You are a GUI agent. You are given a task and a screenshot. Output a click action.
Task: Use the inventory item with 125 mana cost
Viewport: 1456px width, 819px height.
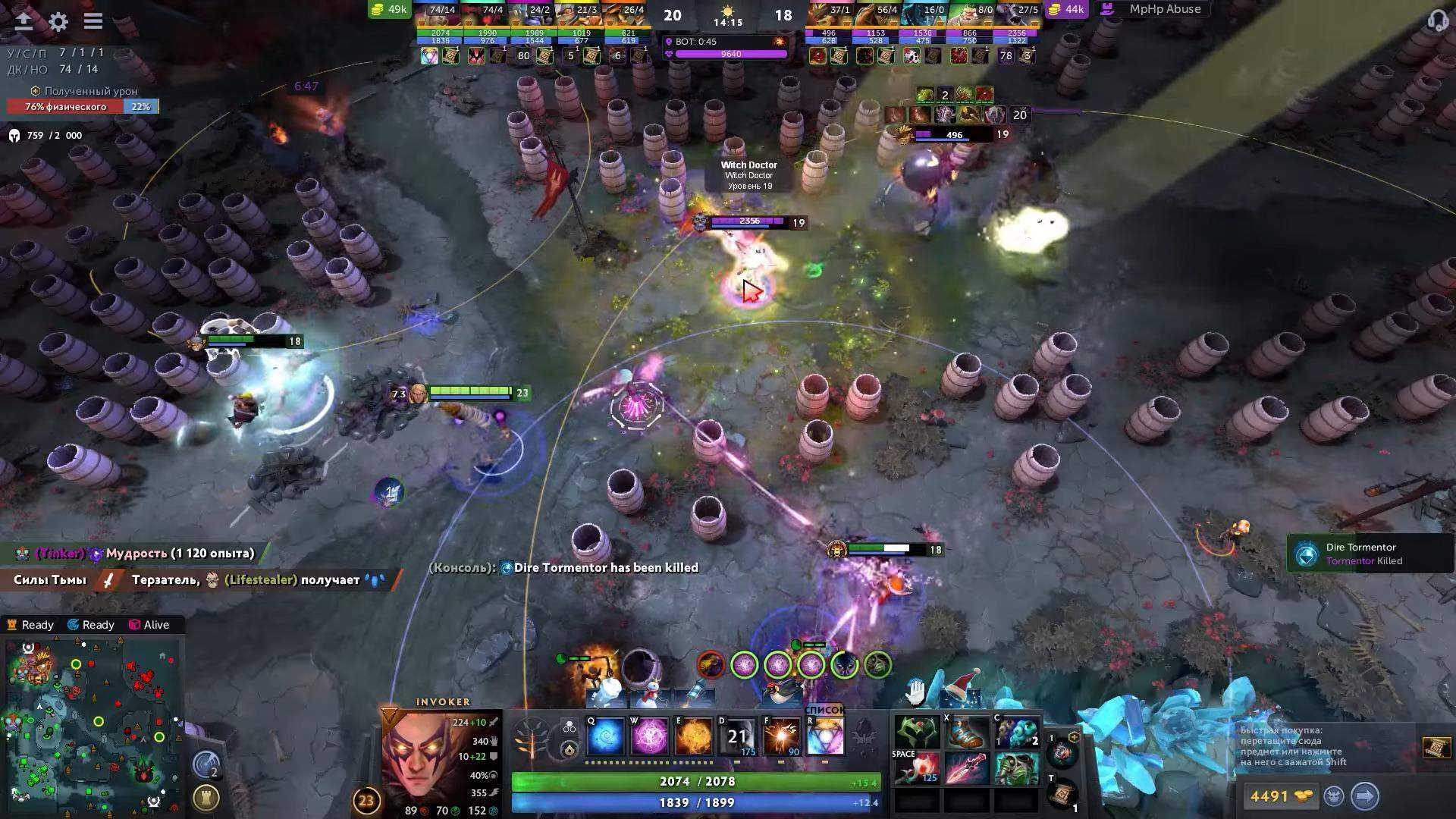coord(918,769)
